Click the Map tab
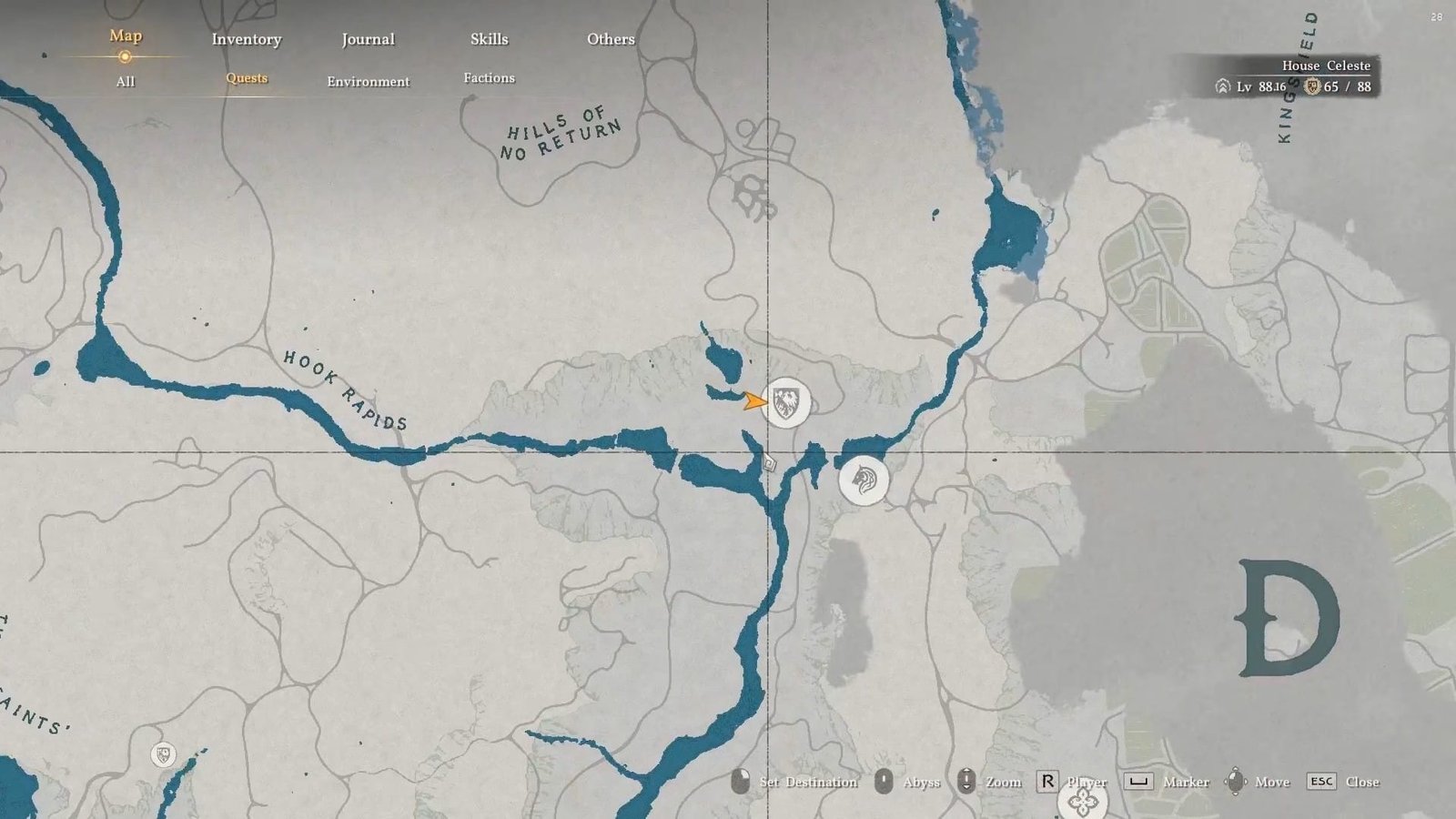The image size is (1456, 819). (126, 36)
